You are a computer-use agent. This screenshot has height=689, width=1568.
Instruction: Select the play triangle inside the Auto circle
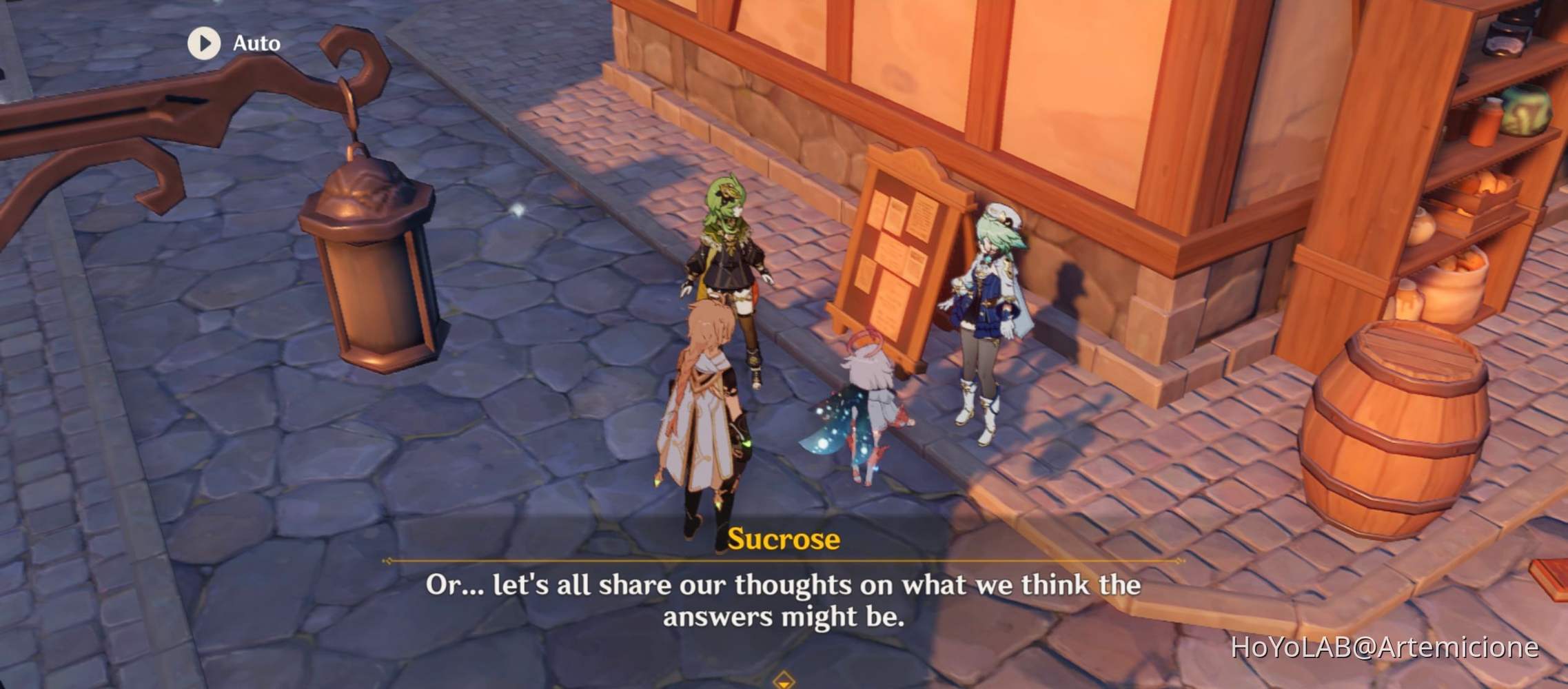click(x=204, y=43)
